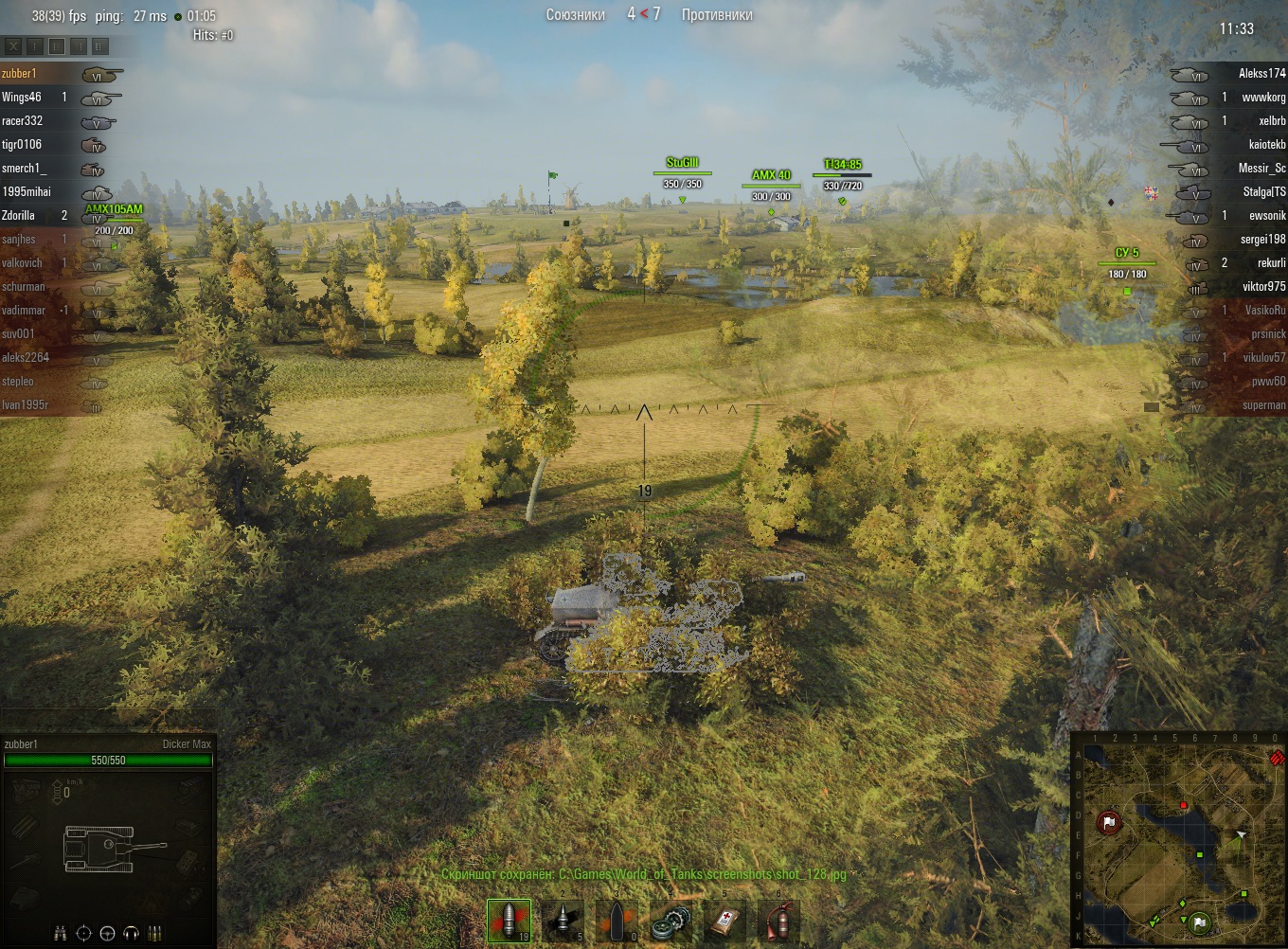
Task: Select enemy rekurli in the enemy list
Action: click(1271, 262)
